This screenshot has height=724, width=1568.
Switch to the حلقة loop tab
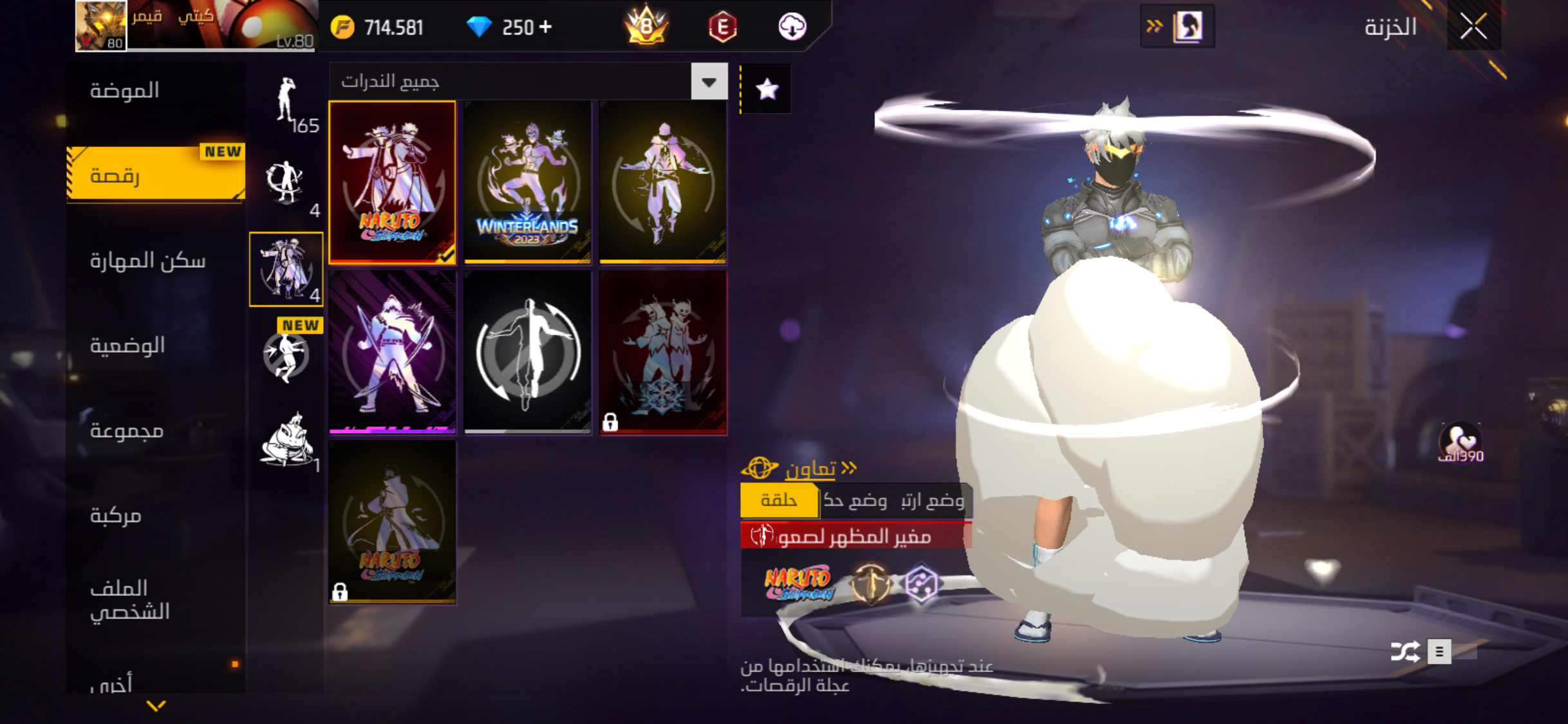[x=779, y=500]
